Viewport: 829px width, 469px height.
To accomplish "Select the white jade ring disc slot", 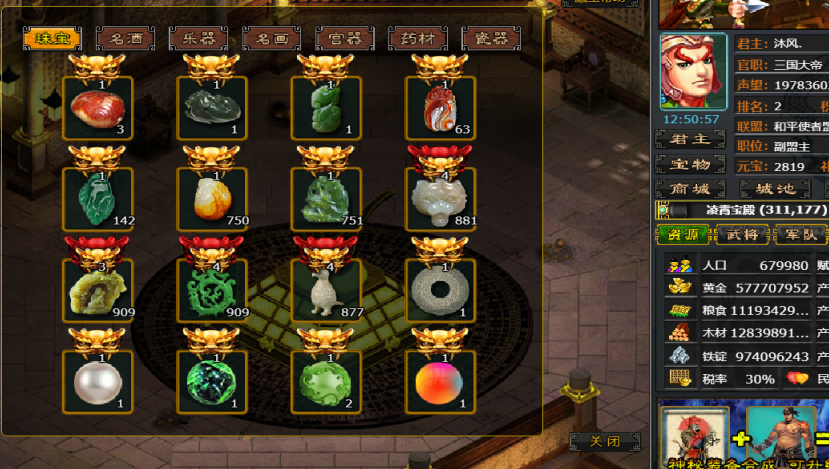I will tap(440, 290).
